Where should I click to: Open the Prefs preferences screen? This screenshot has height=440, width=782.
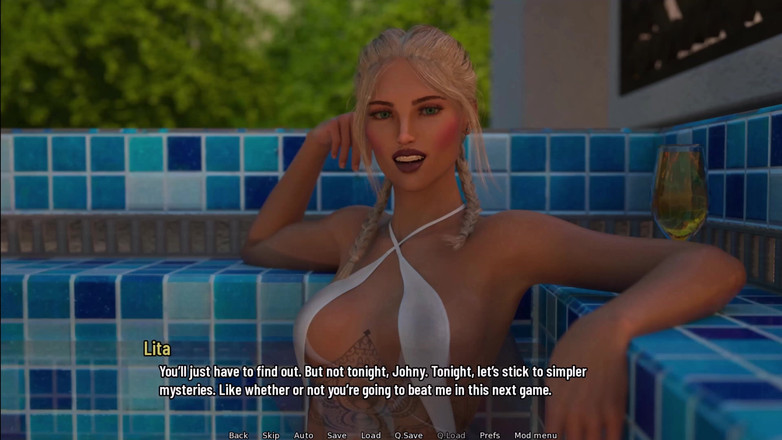pyautogui.click(x=490, y=435)
